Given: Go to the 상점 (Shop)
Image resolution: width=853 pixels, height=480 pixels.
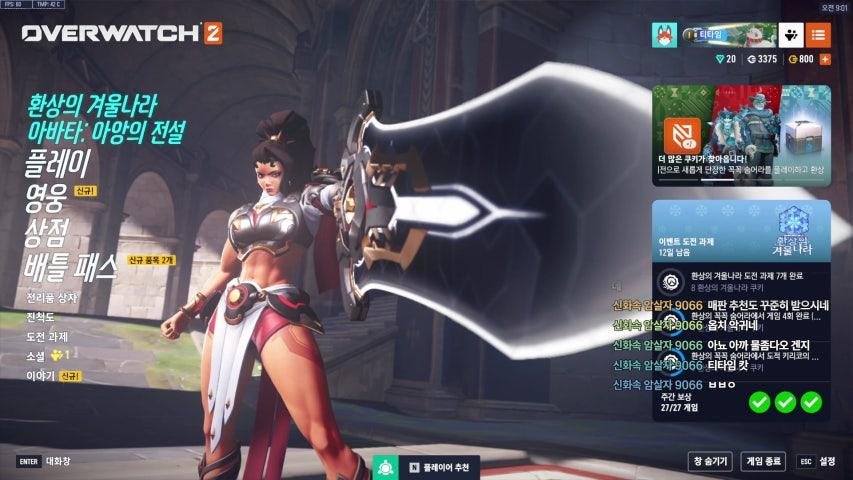Looking at the screenshot, I should click(47, 231).
